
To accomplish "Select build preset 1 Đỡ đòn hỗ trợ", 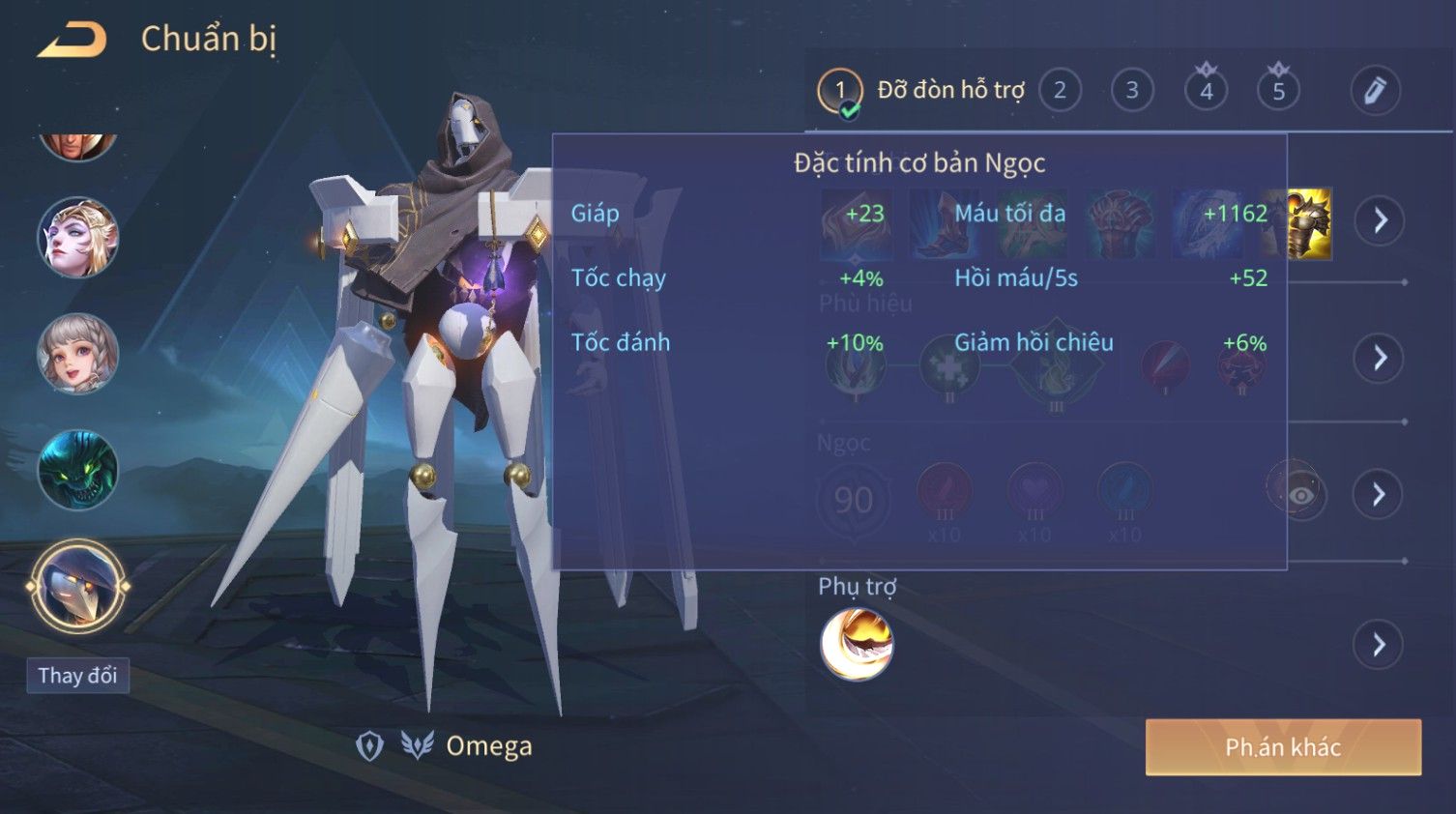I will point(839,91).
